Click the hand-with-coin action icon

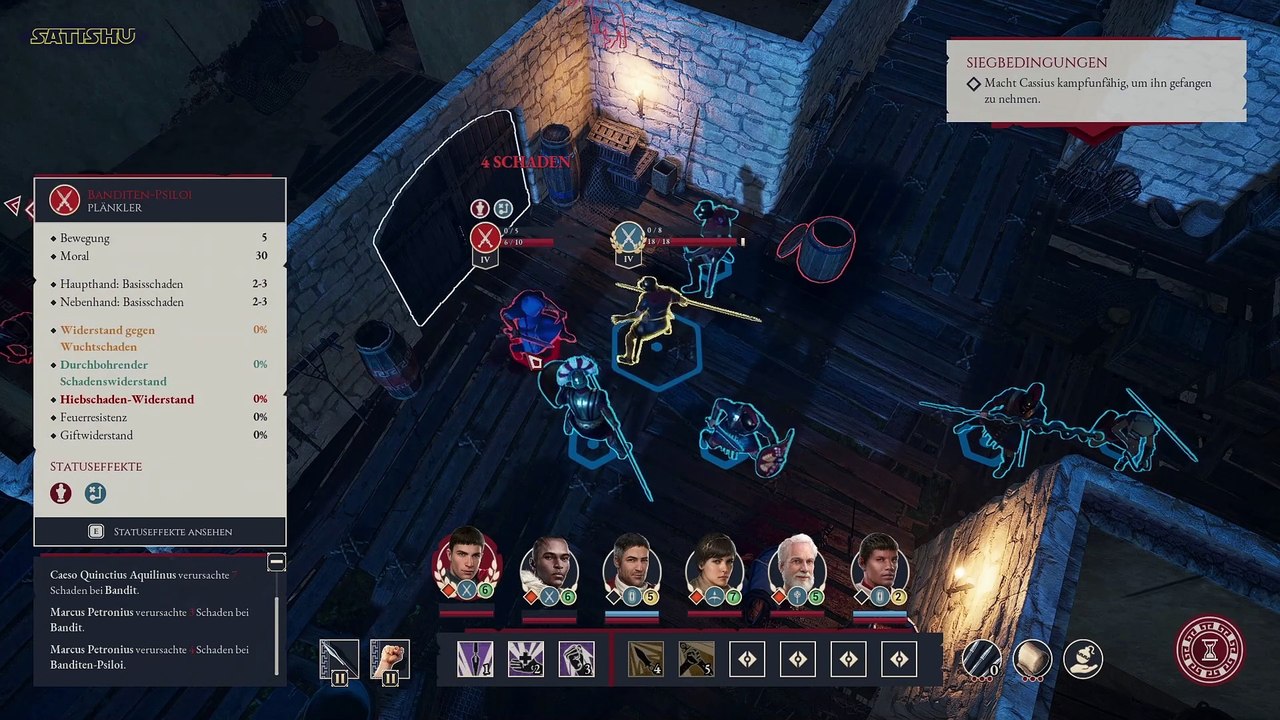click(x=1082, y=659)
